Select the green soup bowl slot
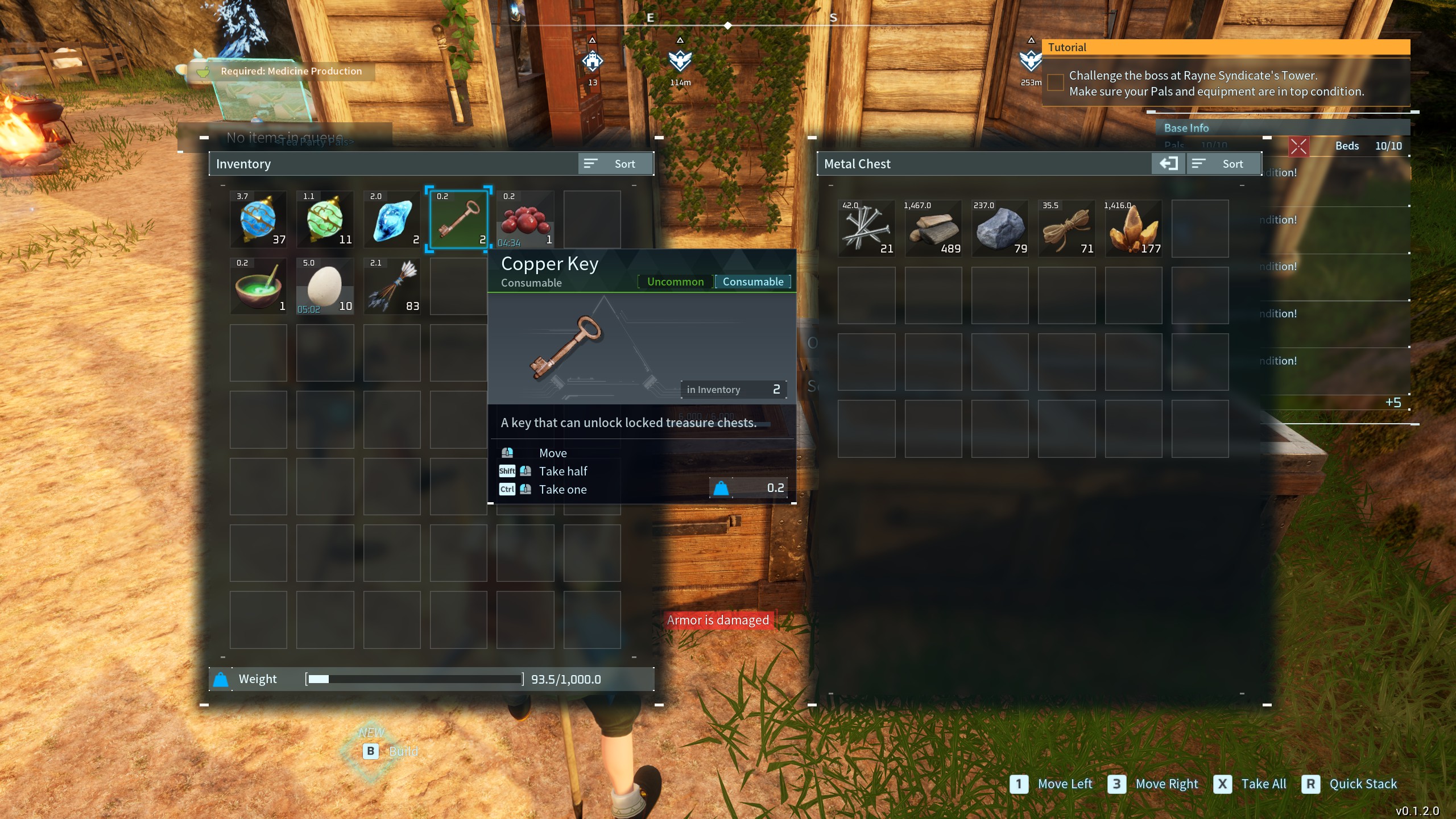This screenshot has height=819, width=1456. pos(258,286)
